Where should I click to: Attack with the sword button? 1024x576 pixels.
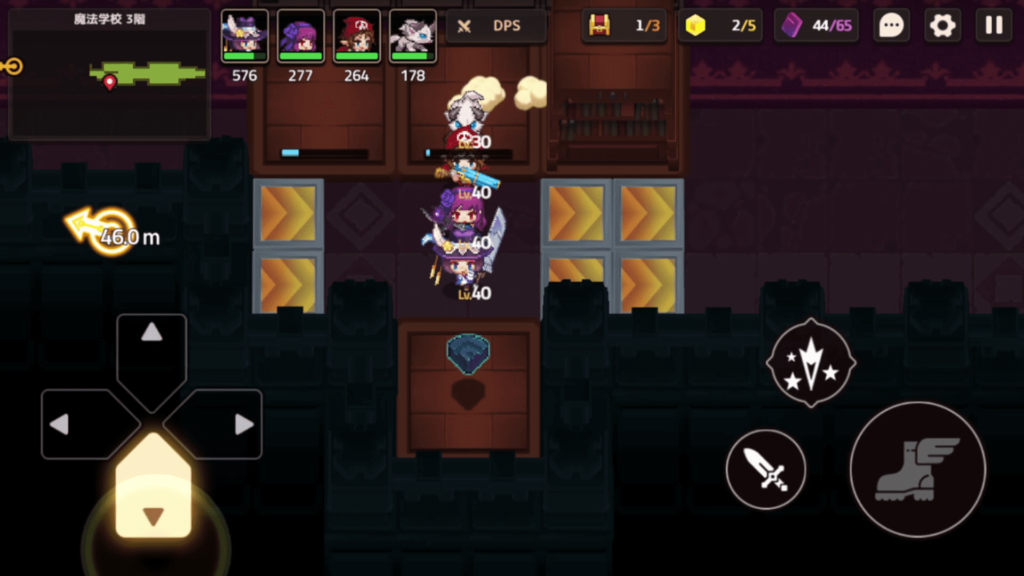765,469
